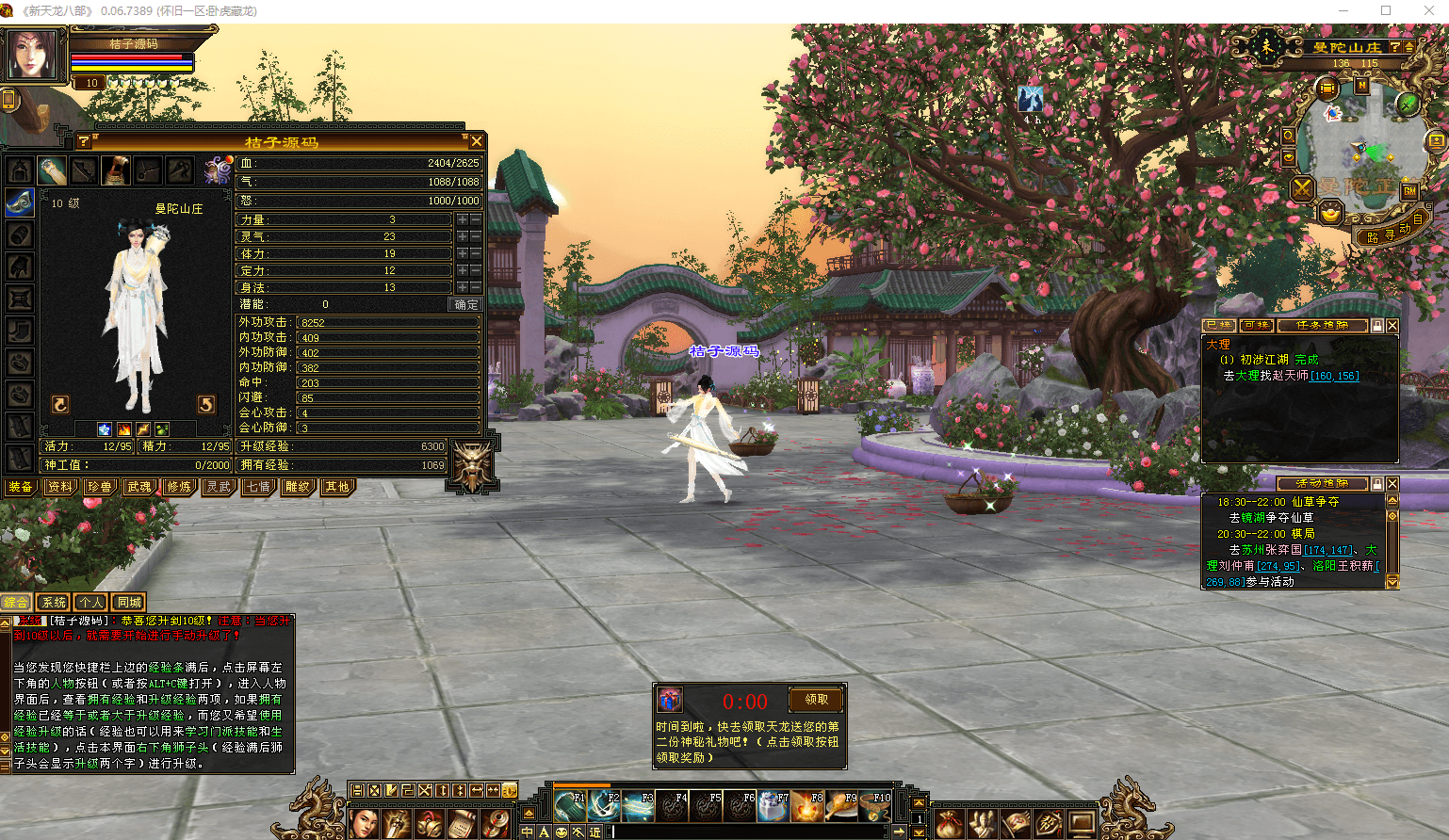Close the character attribute panel
The width and height of the screenshot is (1449, 840).
click(477, 141)
